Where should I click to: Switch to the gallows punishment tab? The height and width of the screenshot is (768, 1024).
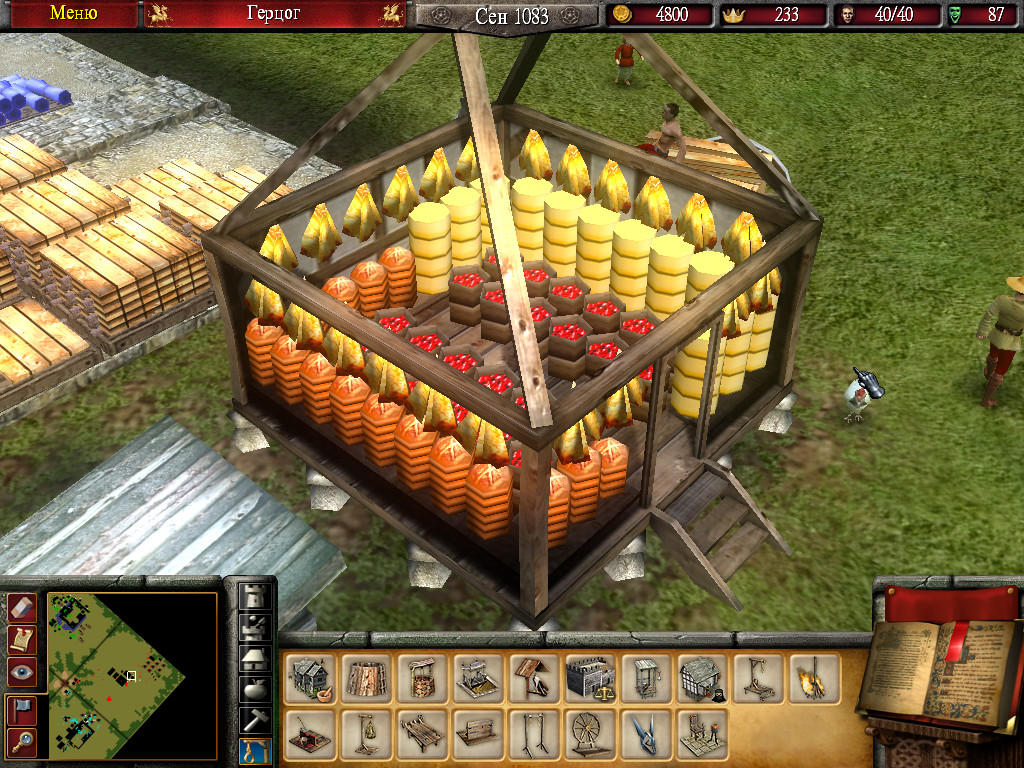click(x=256, y=750)
